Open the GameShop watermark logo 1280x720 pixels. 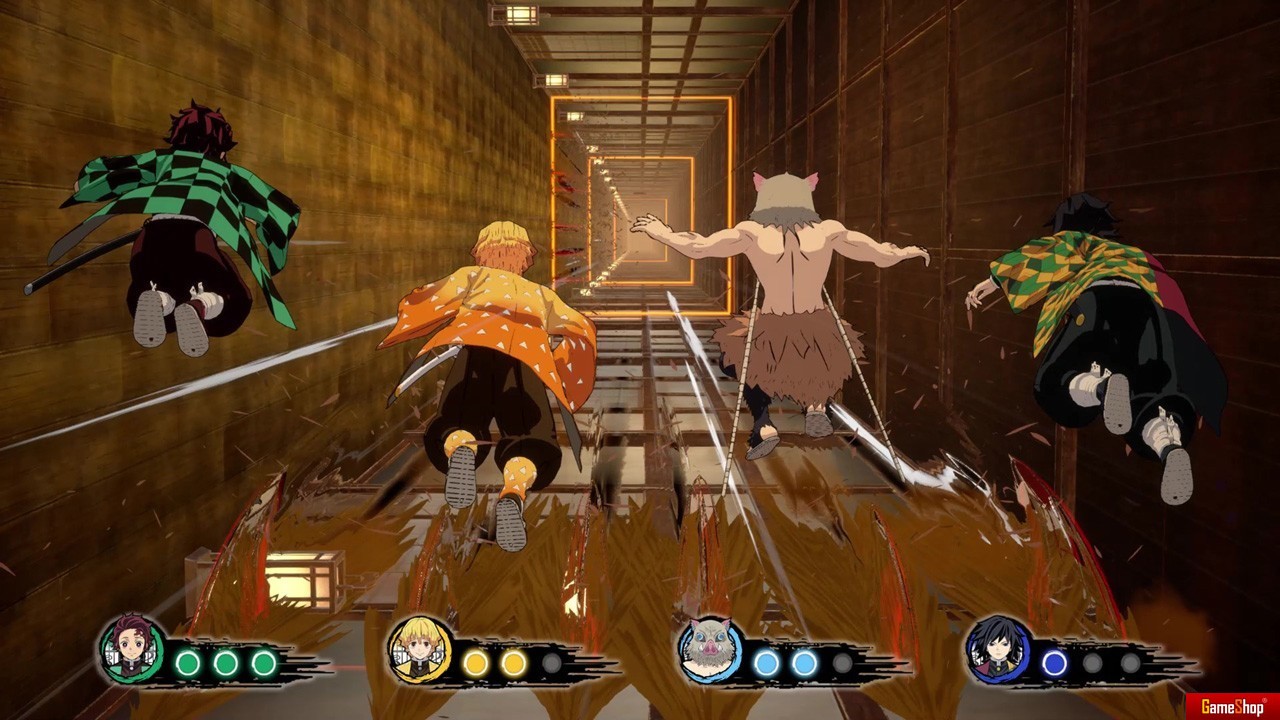[1232, 707]
